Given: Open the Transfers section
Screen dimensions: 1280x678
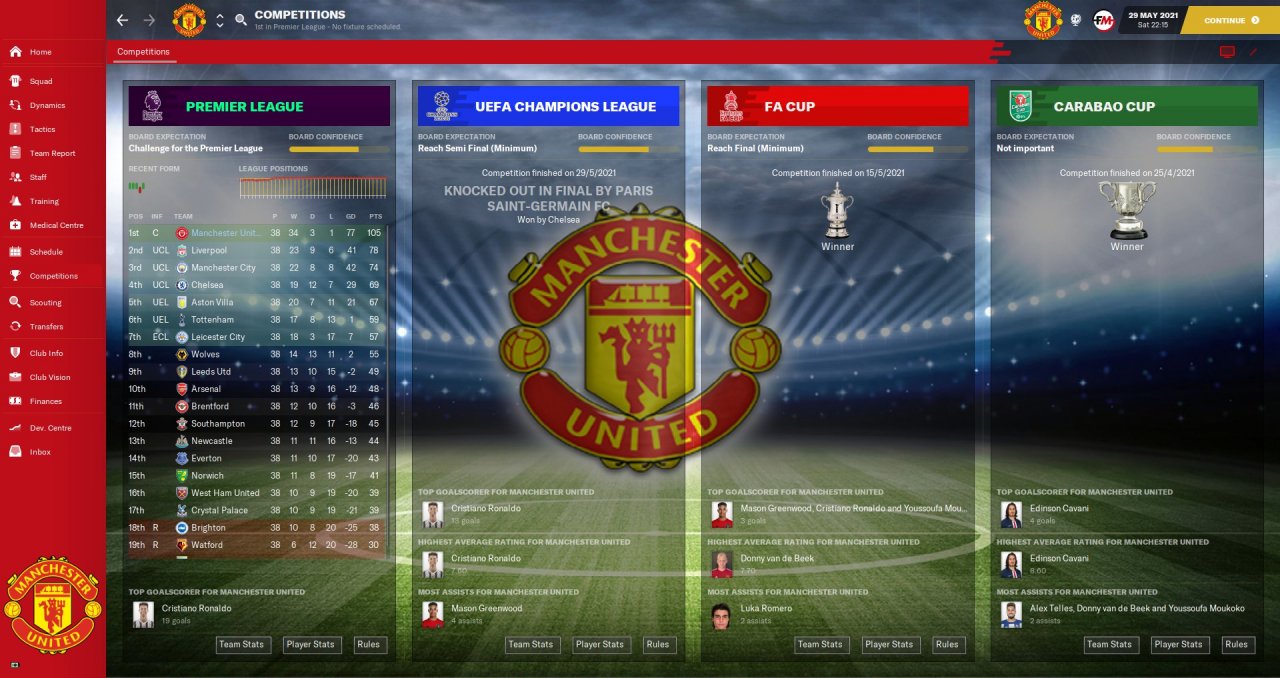Looking at the screenshot, I should tap(46, 326).
